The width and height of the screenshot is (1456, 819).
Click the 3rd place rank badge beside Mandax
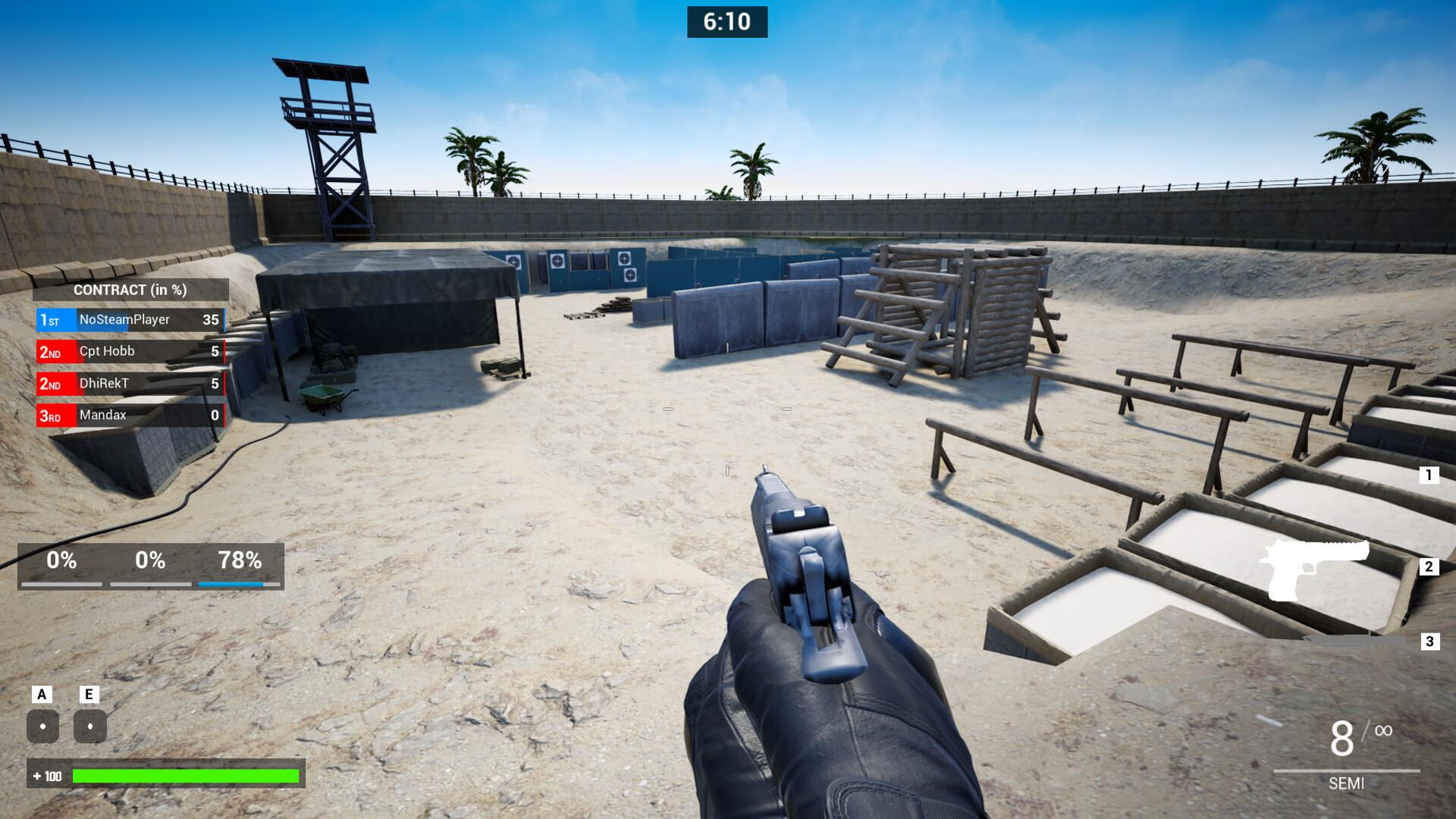(51, 415)
